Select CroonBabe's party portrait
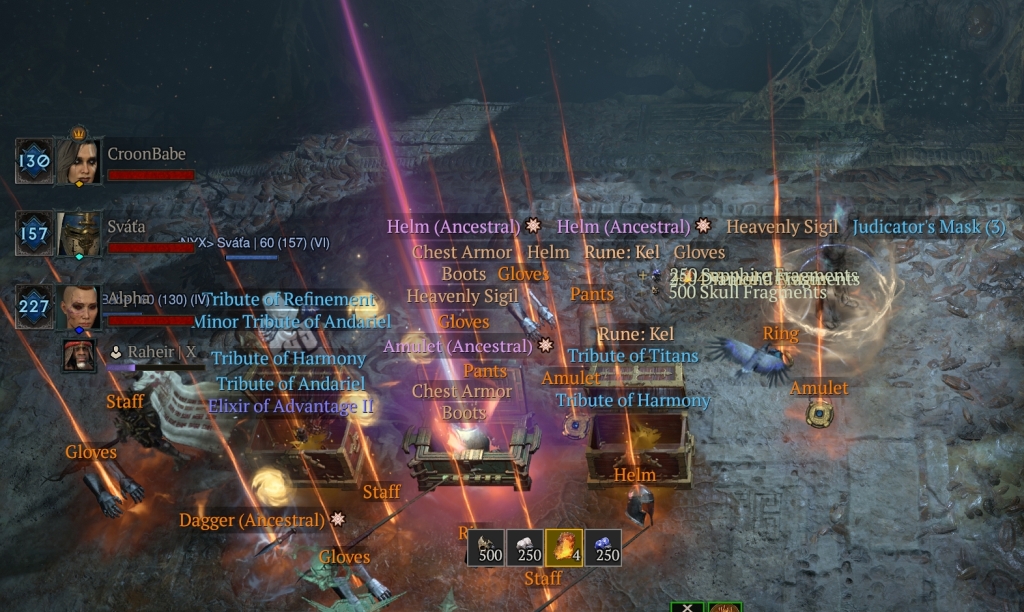This screenshot has width=1024, height=612. [x=78, y=160]
